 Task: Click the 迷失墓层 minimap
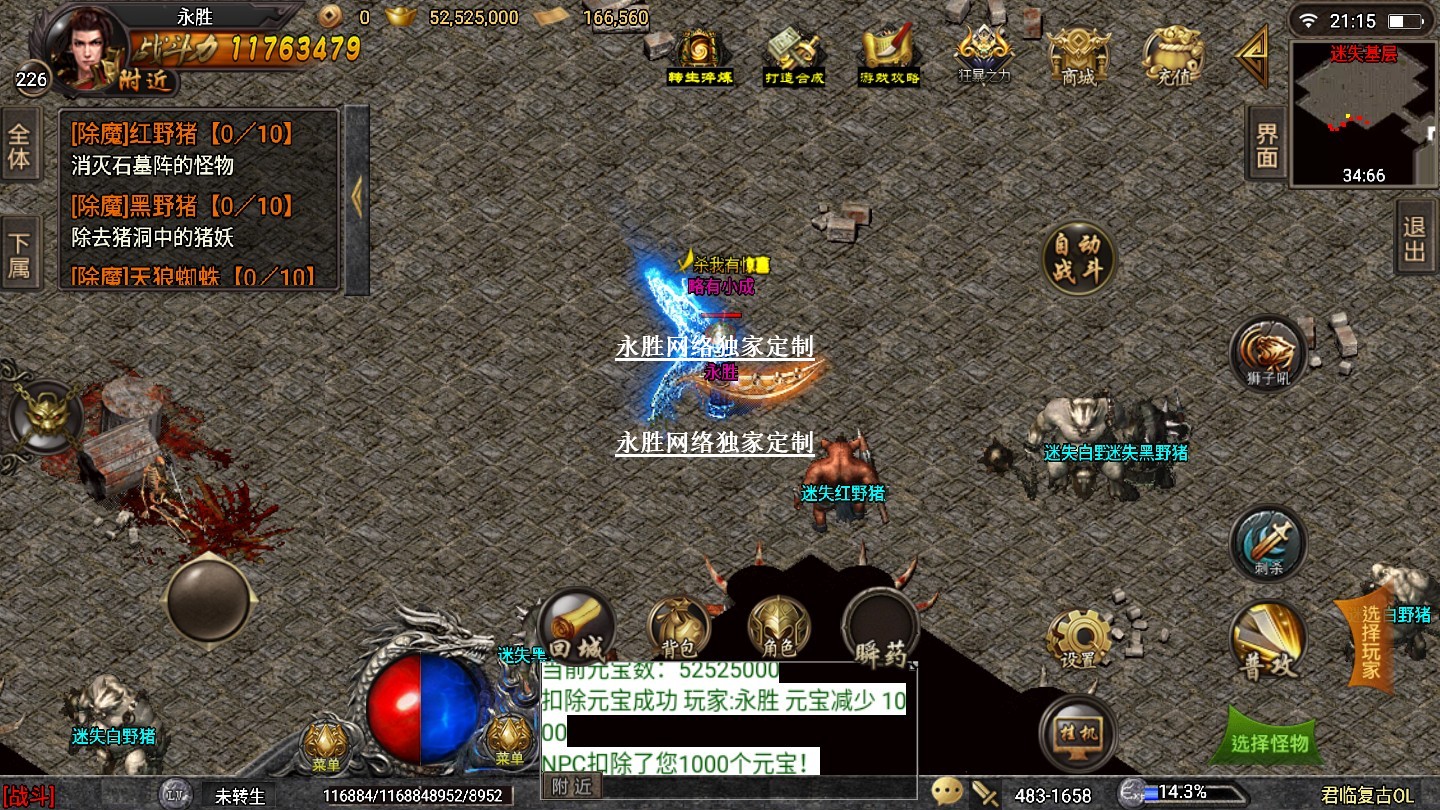coord(1363,114)
